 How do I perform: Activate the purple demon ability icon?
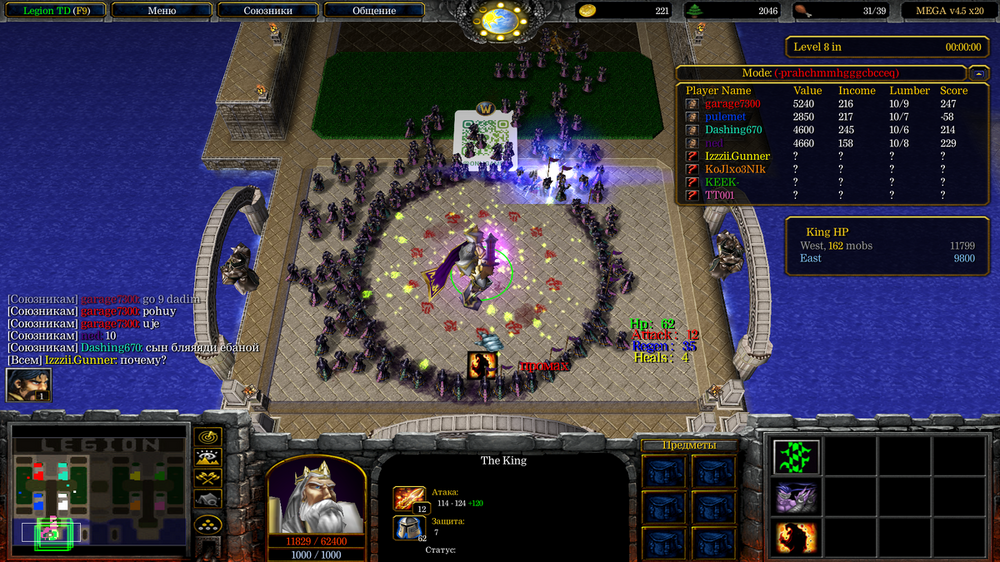point(797,497)
